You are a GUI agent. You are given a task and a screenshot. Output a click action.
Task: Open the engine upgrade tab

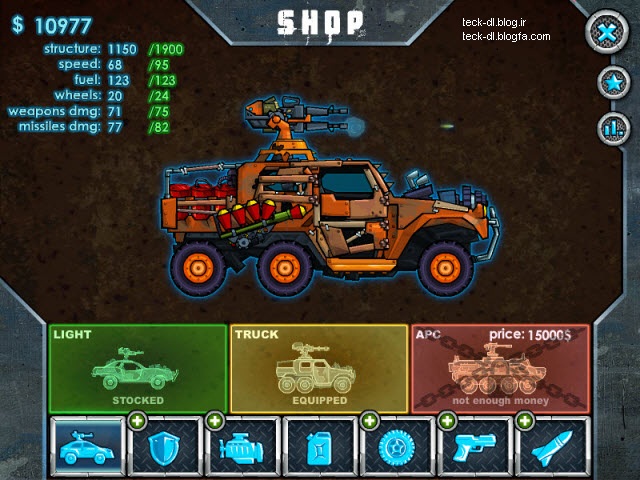click(x=241, y=446)
